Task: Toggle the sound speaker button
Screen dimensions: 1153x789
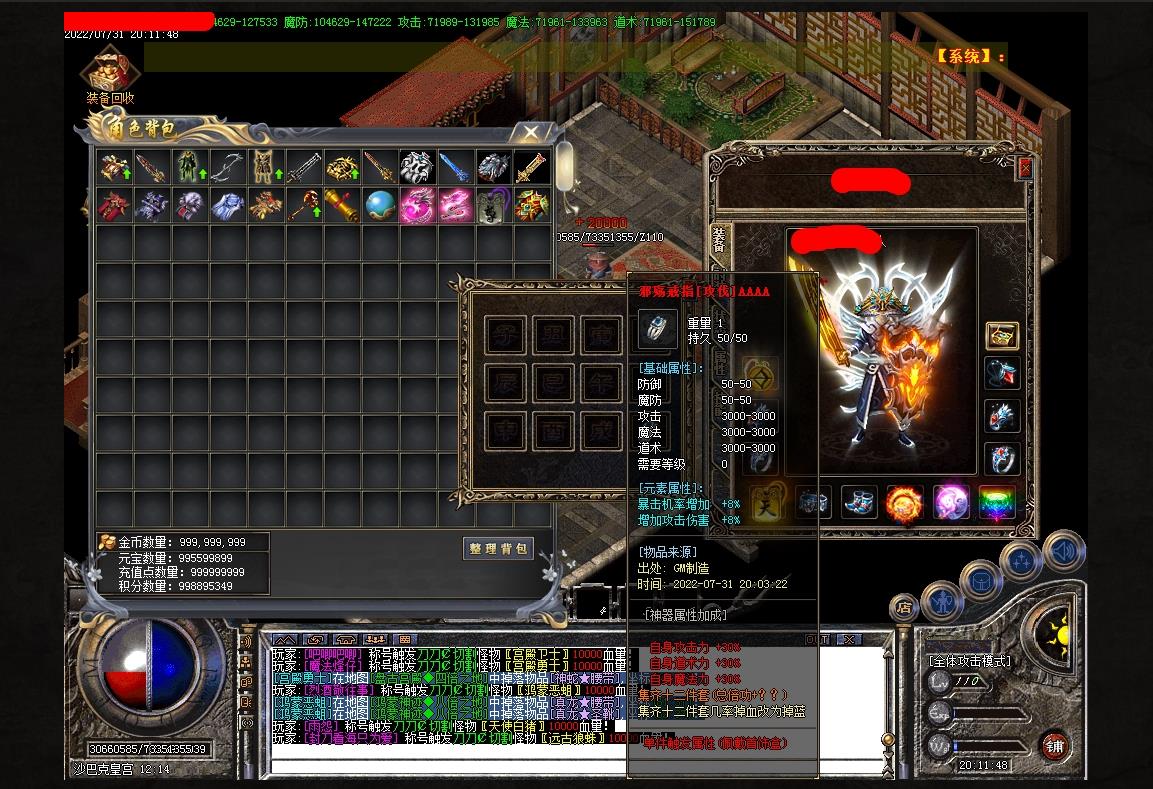Action: click(1063, 551)
